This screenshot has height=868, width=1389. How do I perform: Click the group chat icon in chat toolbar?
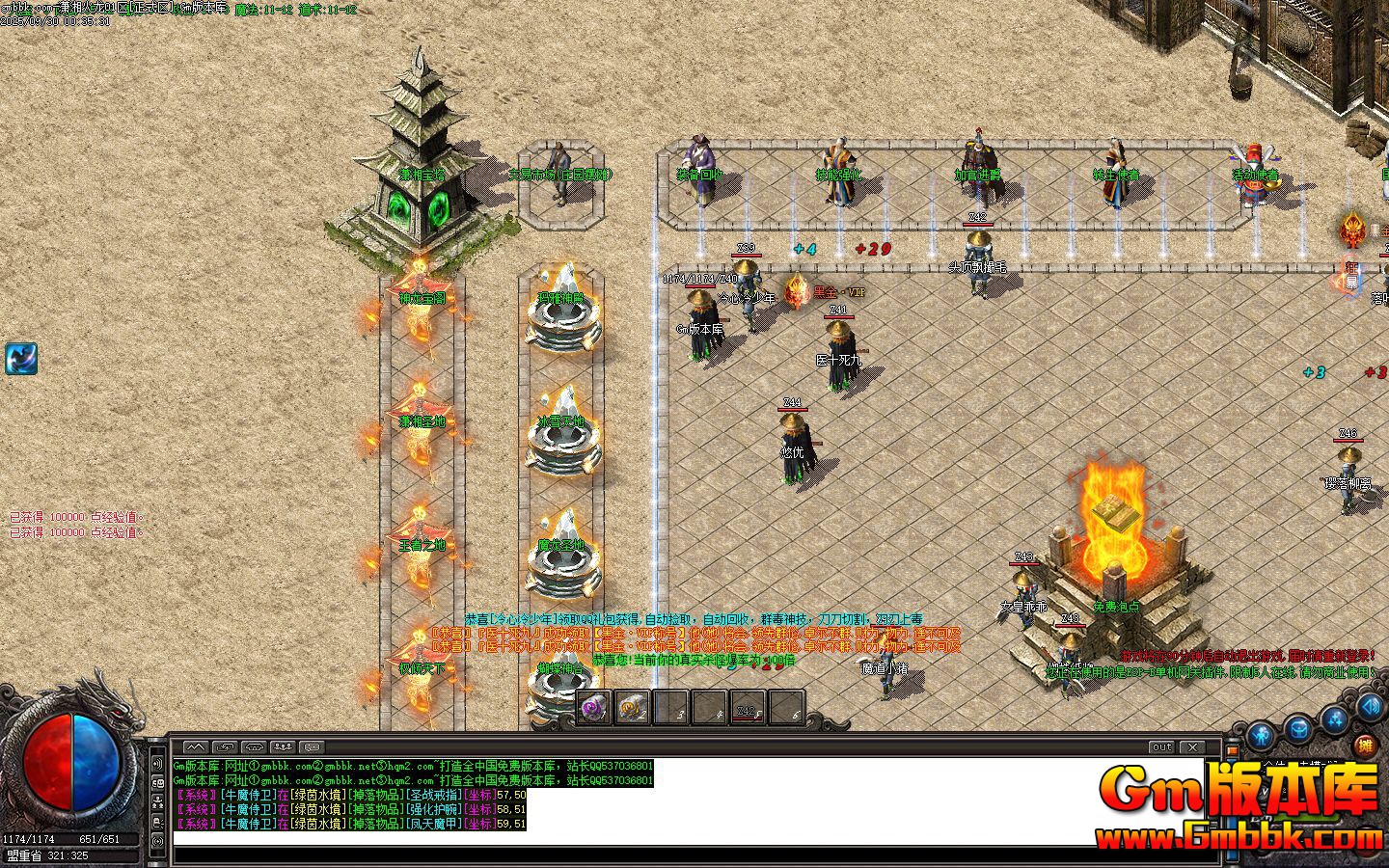[x=283, y=746]
